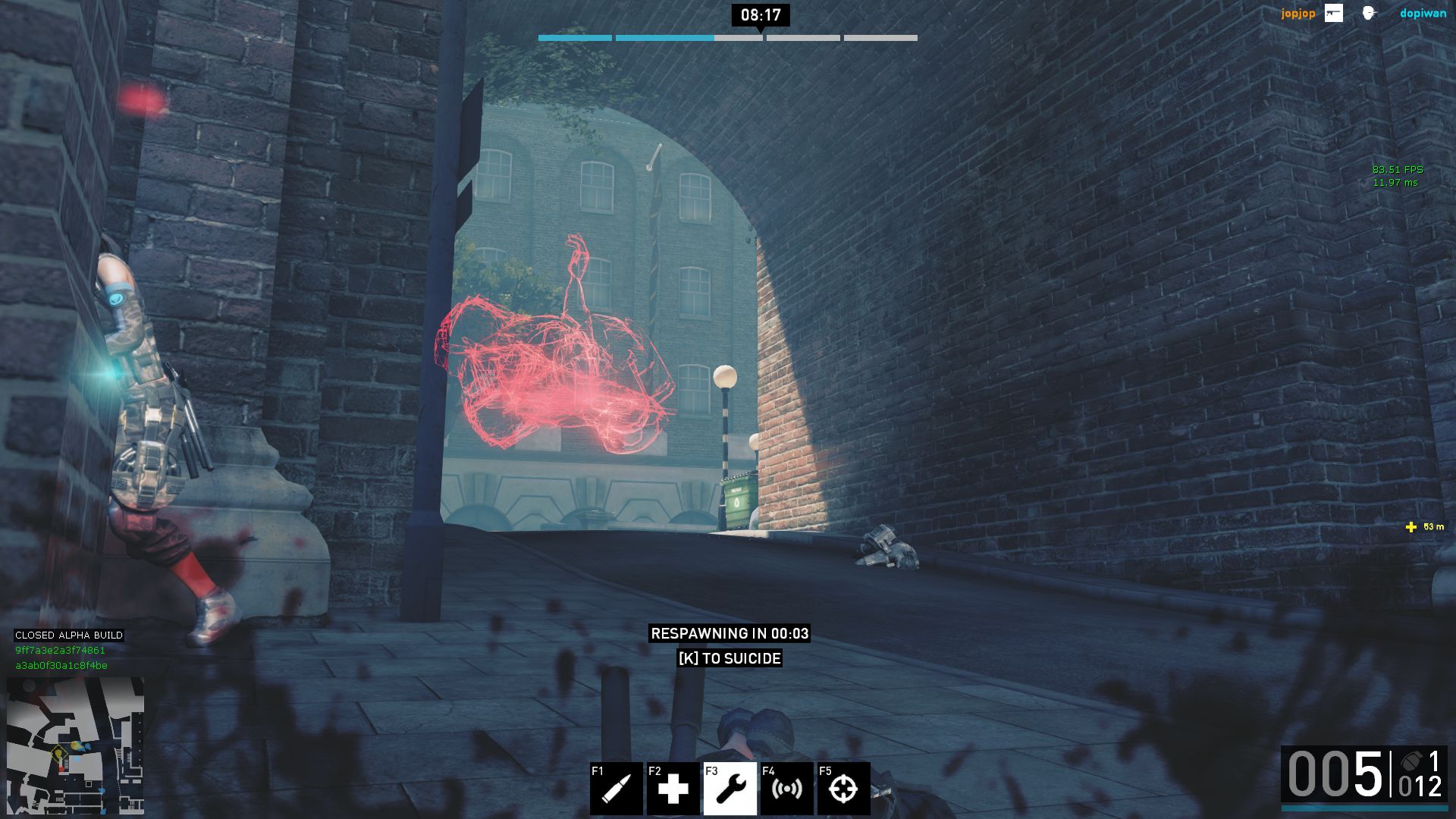Choose the F2 medic cross slot
Viewport: 1456px width, 819px height.
(x=673, y=789)
